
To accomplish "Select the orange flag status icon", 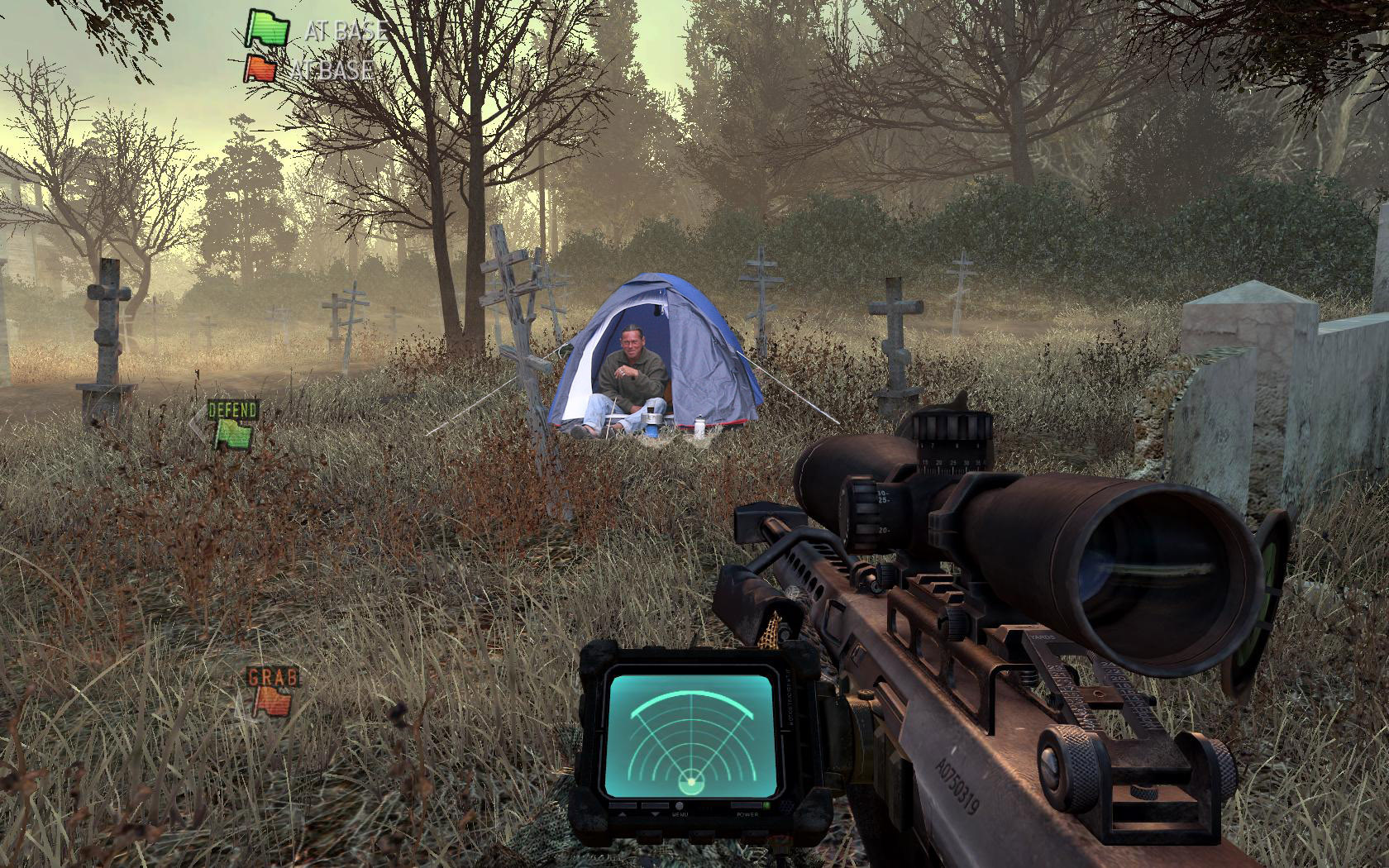I will pos(261,69).
